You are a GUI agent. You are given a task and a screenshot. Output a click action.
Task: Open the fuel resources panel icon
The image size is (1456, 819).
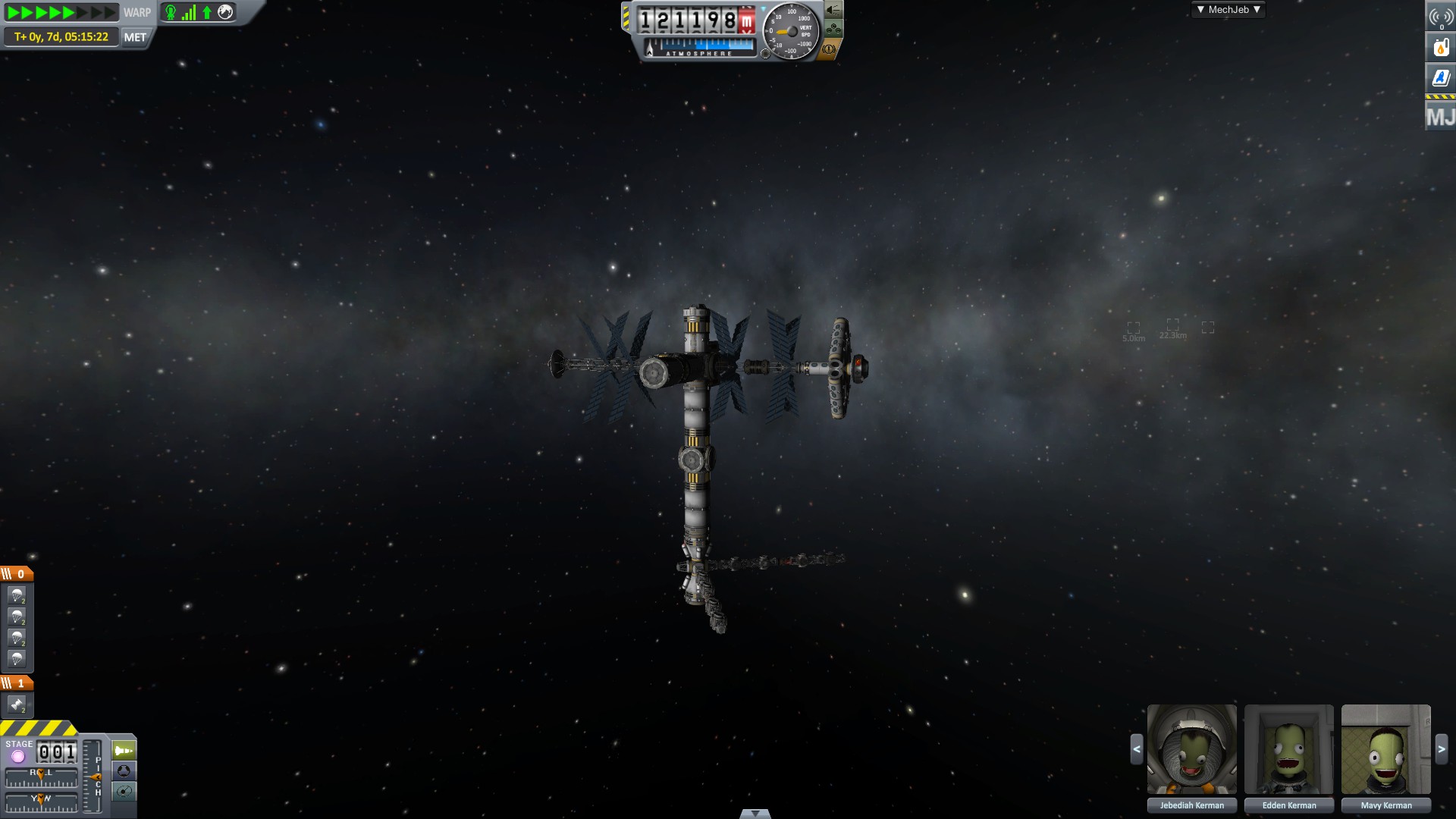point(1441,47)
